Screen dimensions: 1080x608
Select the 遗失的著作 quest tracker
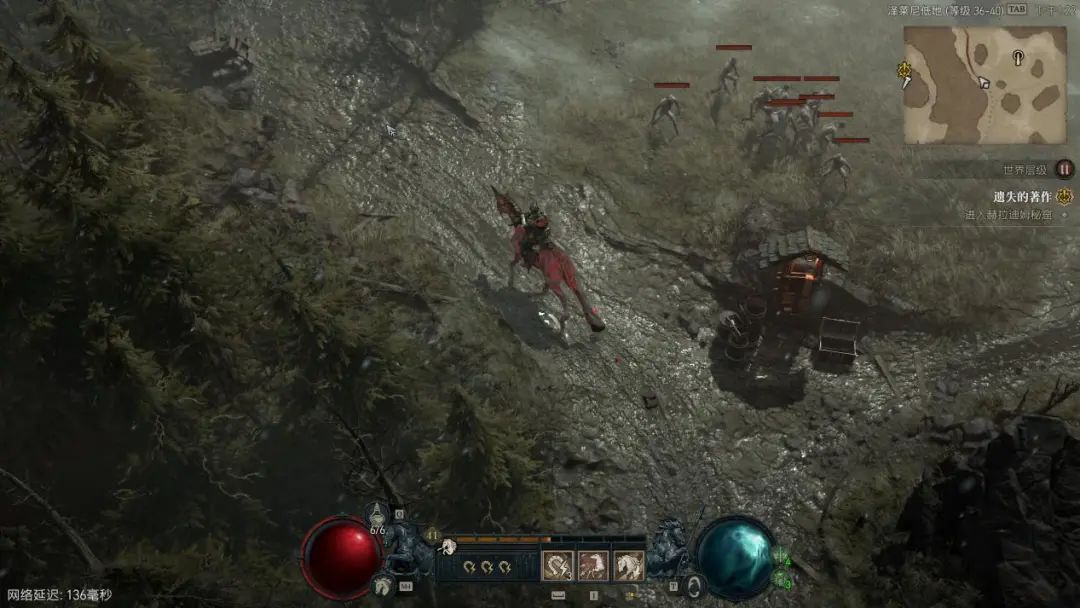pos(1021,197)
